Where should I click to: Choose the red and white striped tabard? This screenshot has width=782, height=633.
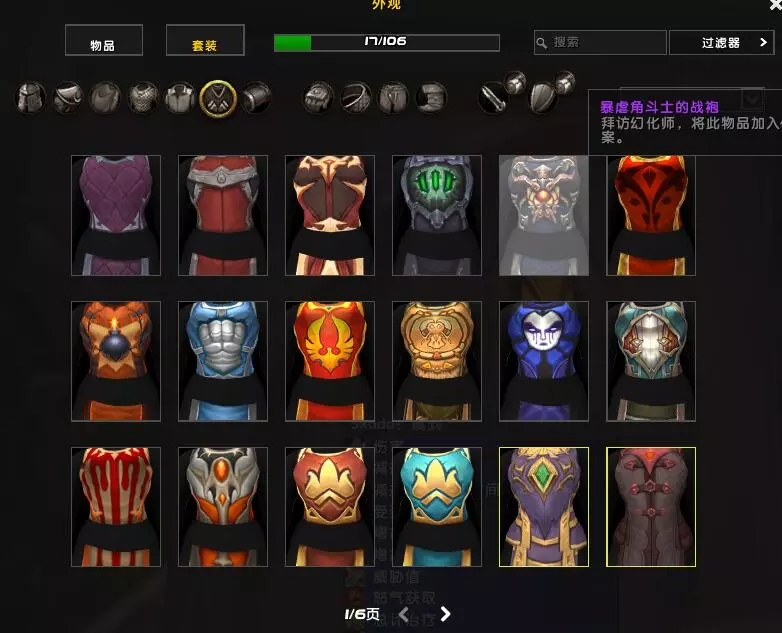tap(116, 507)
